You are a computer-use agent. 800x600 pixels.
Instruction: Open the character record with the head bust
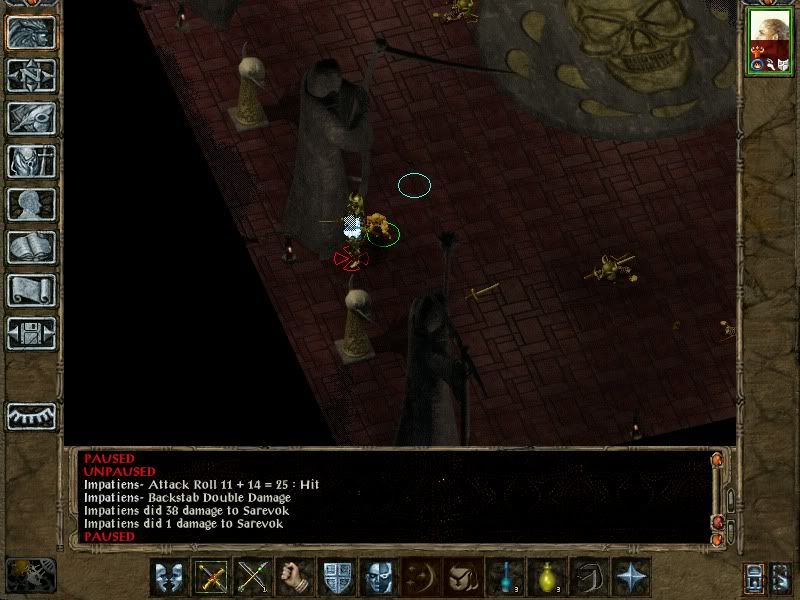(32, 204)
